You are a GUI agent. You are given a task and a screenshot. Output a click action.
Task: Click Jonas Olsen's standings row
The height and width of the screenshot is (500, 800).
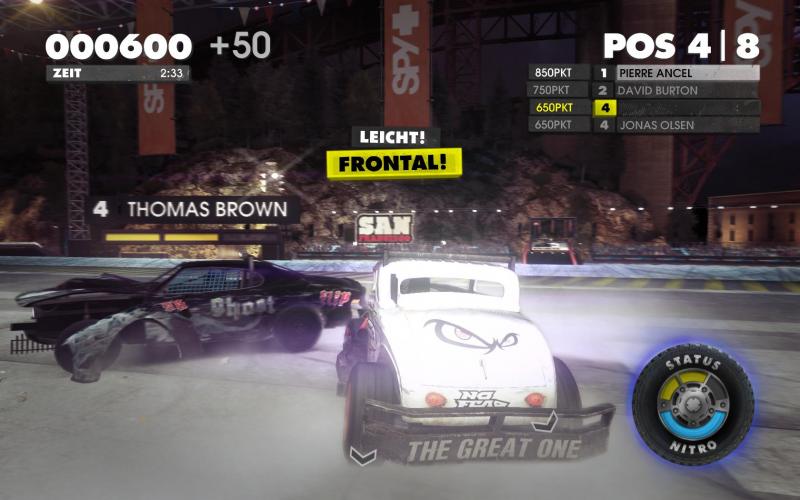[x=685, y=125]
